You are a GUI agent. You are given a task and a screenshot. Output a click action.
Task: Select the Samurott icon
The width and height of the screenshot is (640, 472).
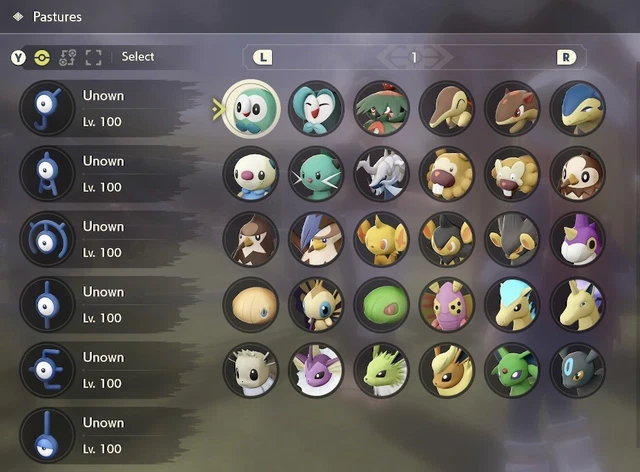pyautogui.click(x=381, y=174)
